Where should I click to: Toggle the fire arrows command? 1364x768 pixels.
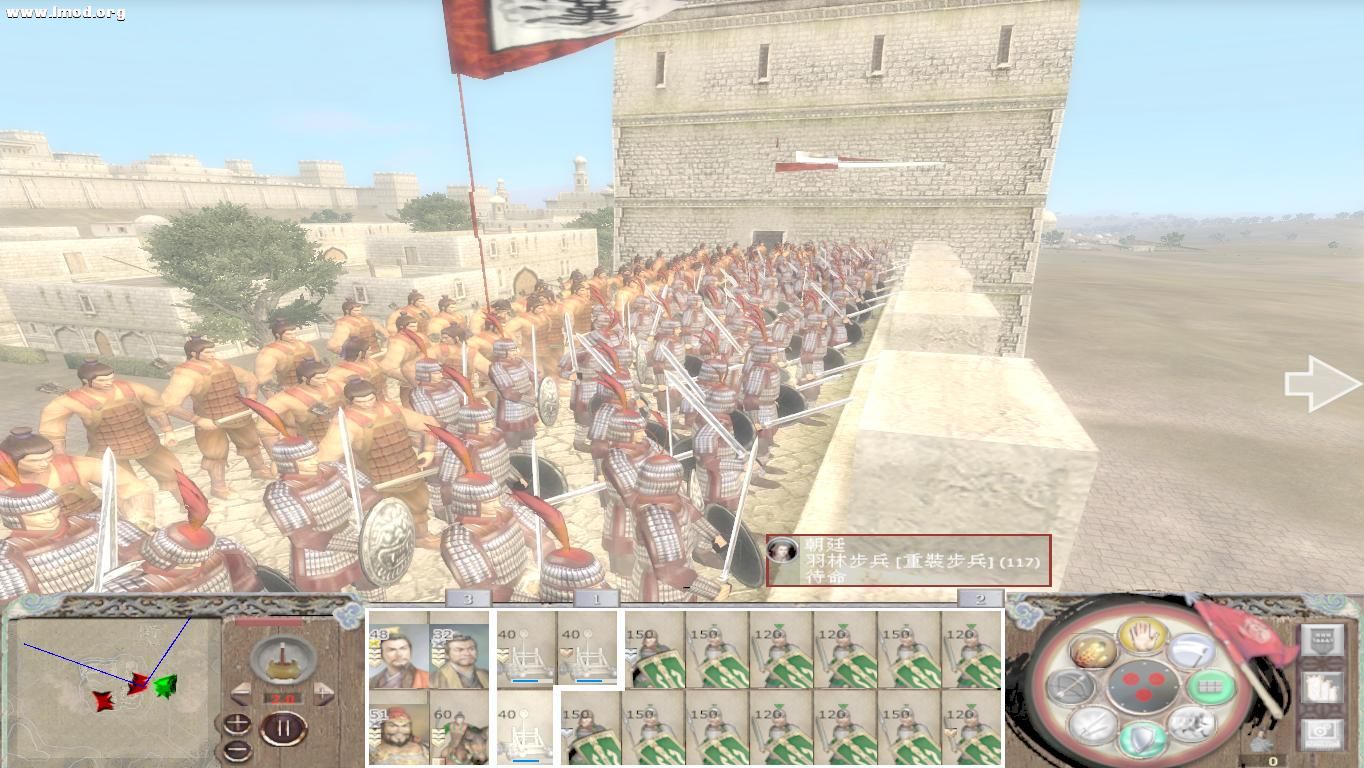[1092, 650]
